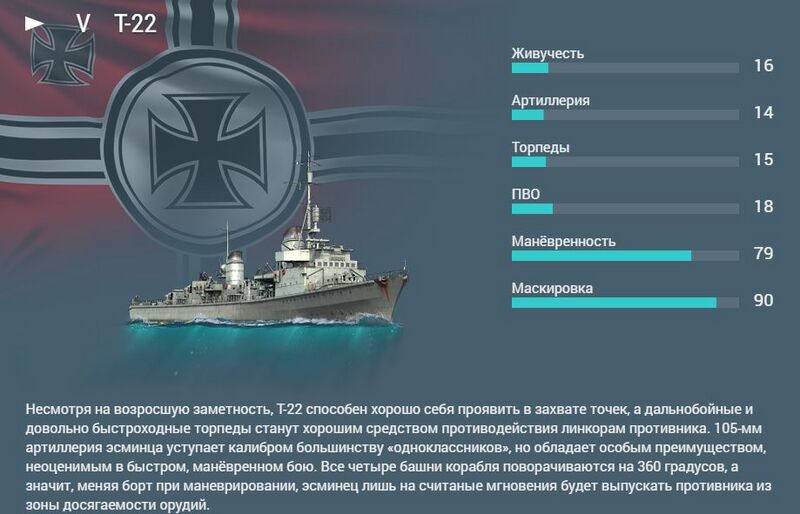This screenshot has width=800, height=514.
Task: Expand the Живучесть parameter row
Action: 547,53
